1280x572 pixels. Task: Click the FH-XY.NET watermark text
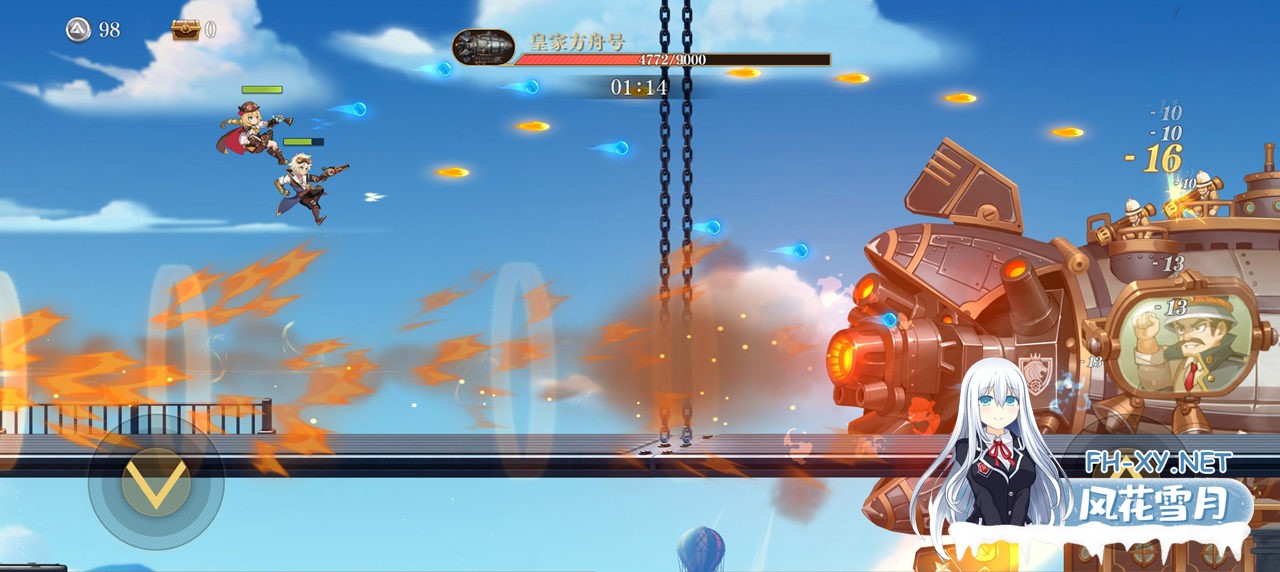pos(1159,462)
